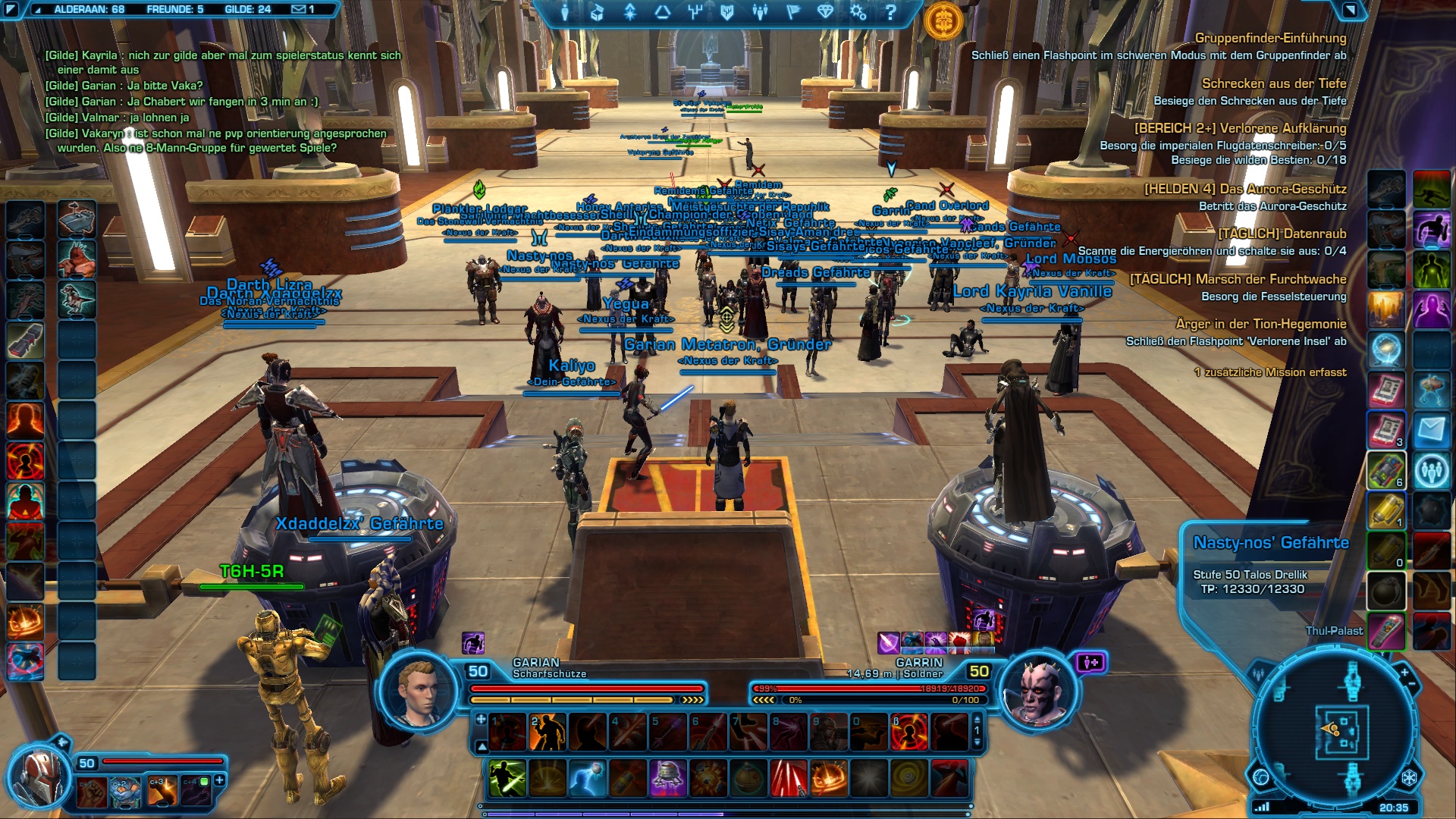Open the world map globe button
Screen dimensions: 1456x819
click(1261, 778)
